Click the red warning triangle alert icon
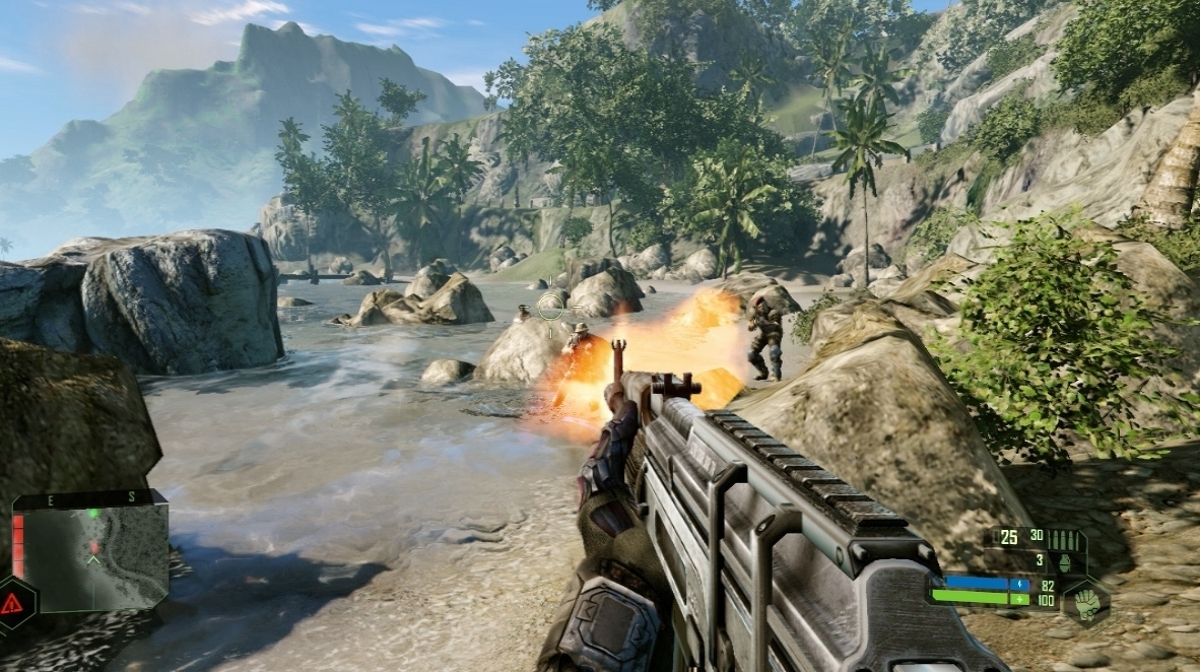Screen dimensions: 1200x672 pyautogui.click(x=12, y=603)
